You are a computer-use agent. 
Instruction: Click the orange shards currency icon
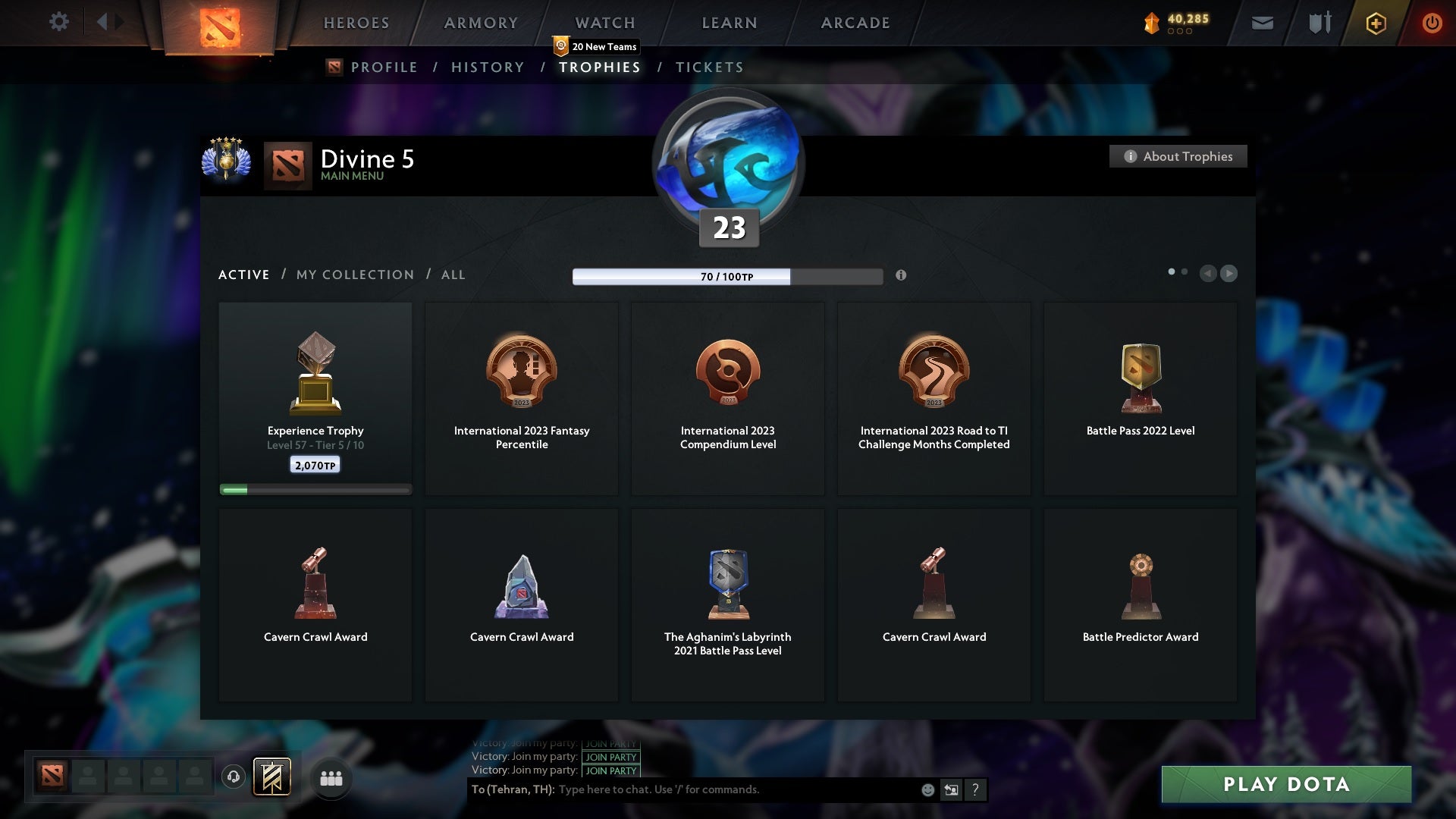coord(1151,22)
